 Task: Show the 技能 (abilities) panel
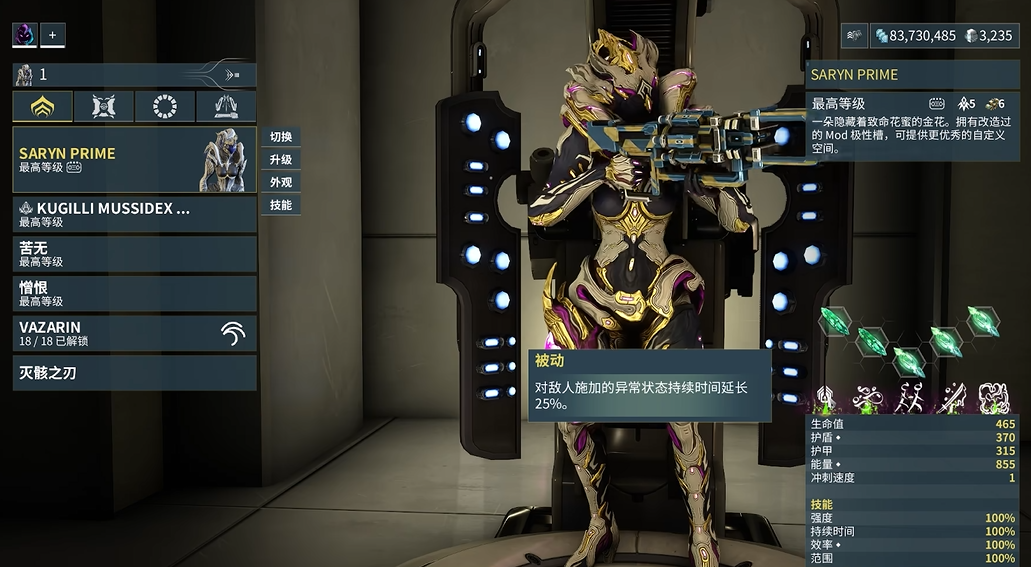(281, 205)
